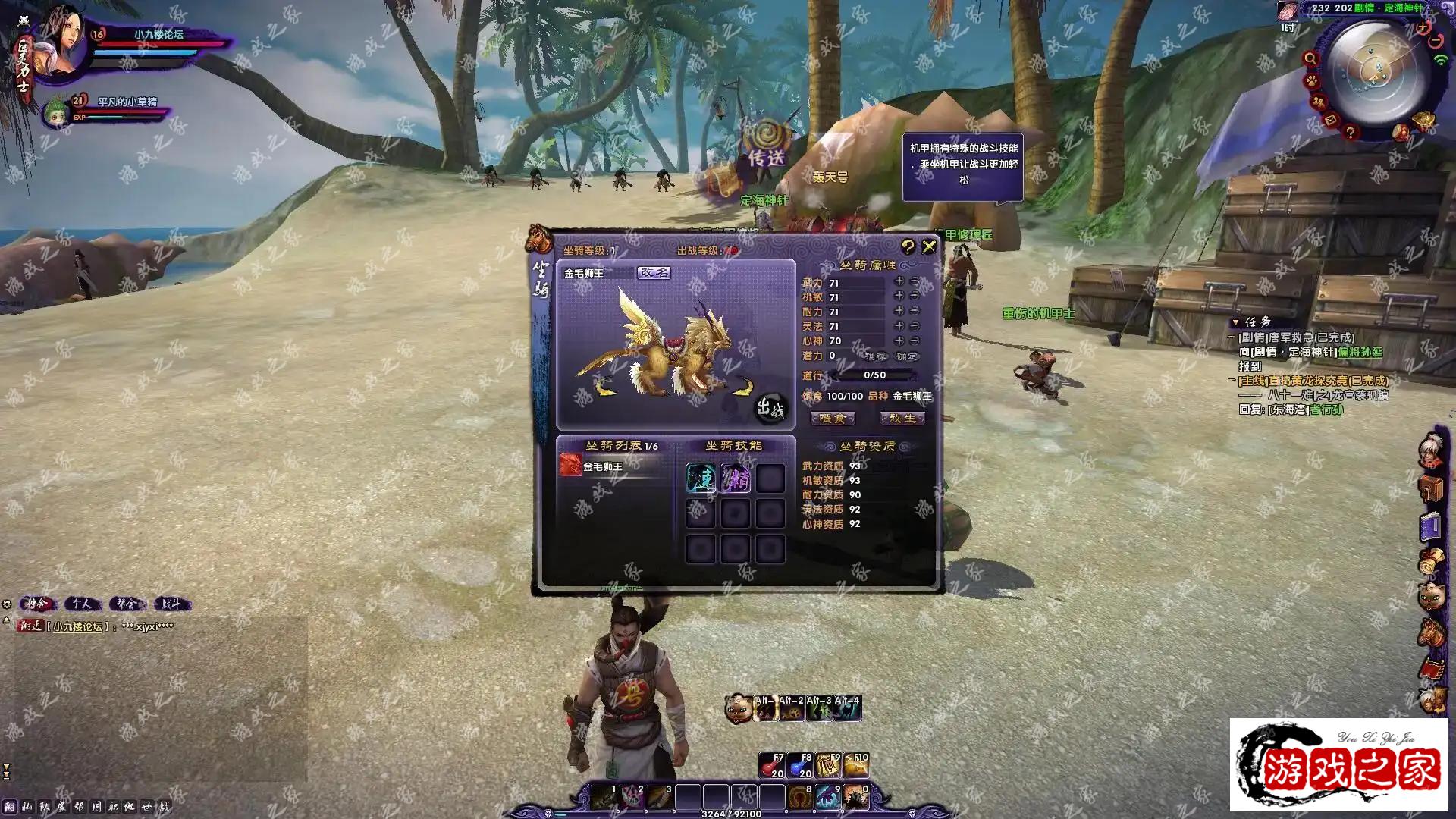Open the mail envelope icon by minimap
This screenshot has height=819, width=1456.
pos(1330,120)
